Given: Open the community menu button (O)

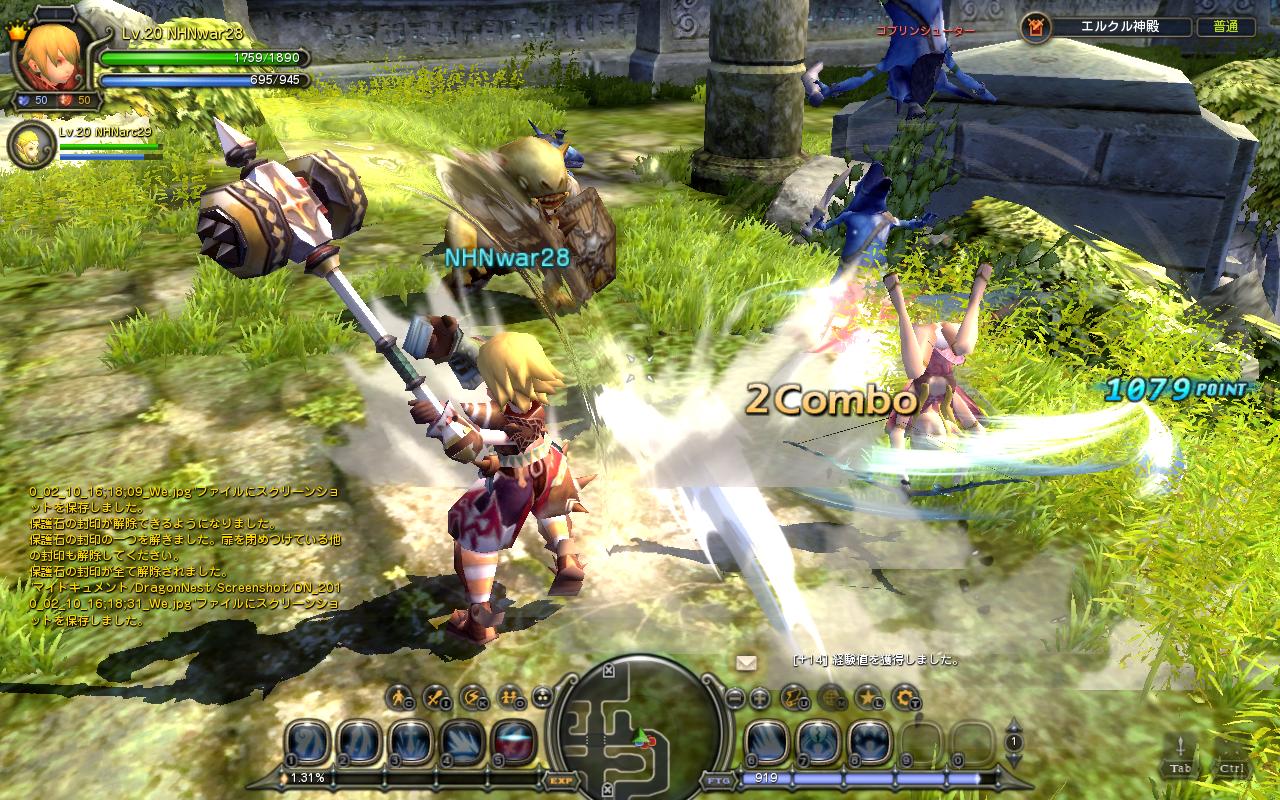Looking at the screenshot, I should pyautogui.click(x=508, y=696).
